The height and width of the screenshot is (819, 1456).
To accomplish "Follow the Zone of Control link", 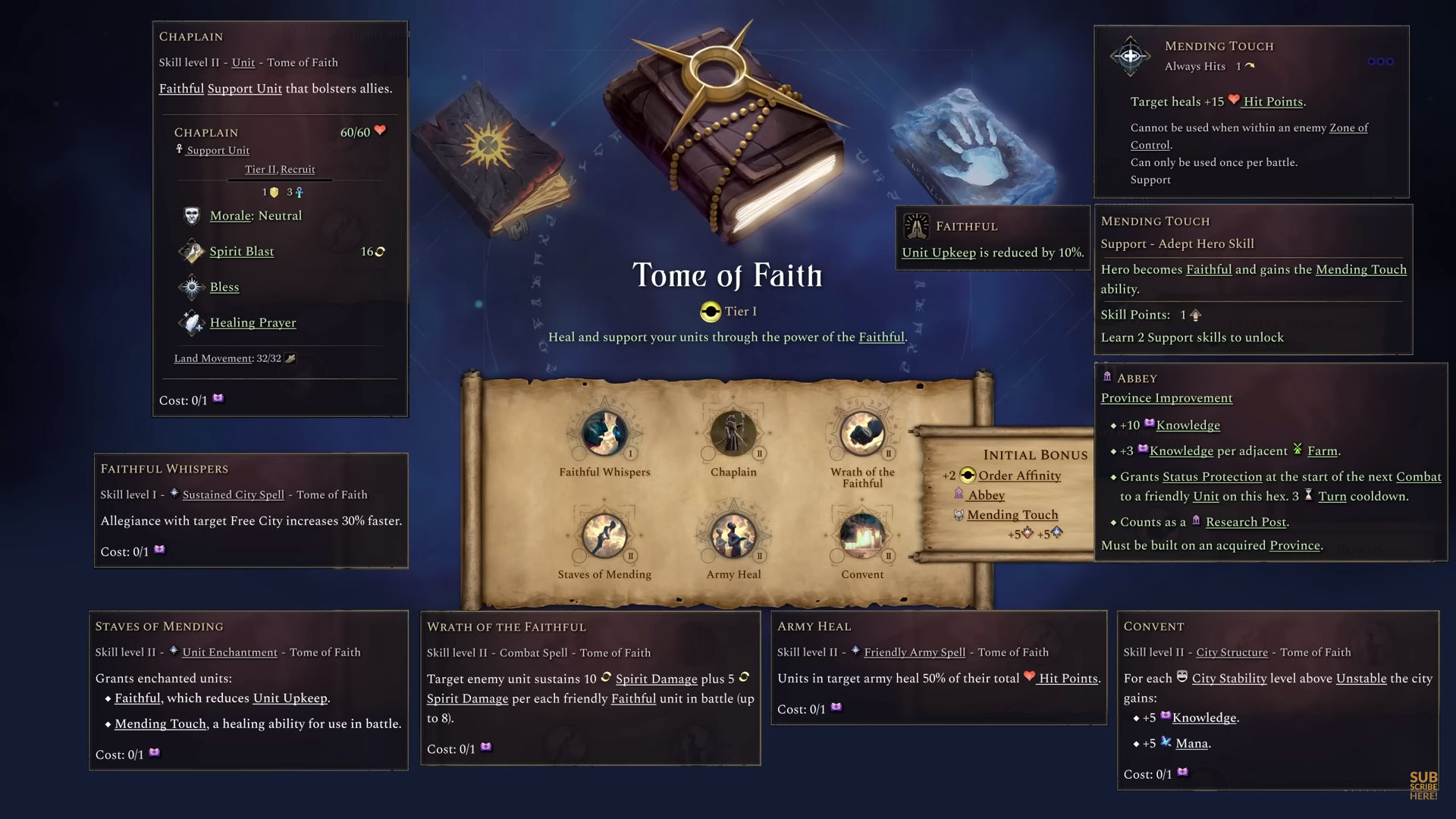I will pyautogui.click(x=1348, y=127).
